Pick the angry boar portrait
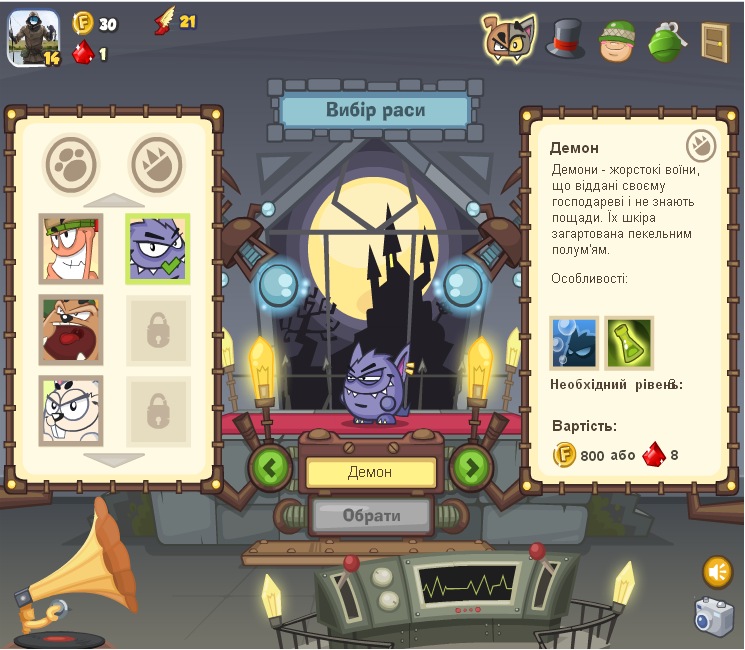745x650 pixels. (71, 329)
